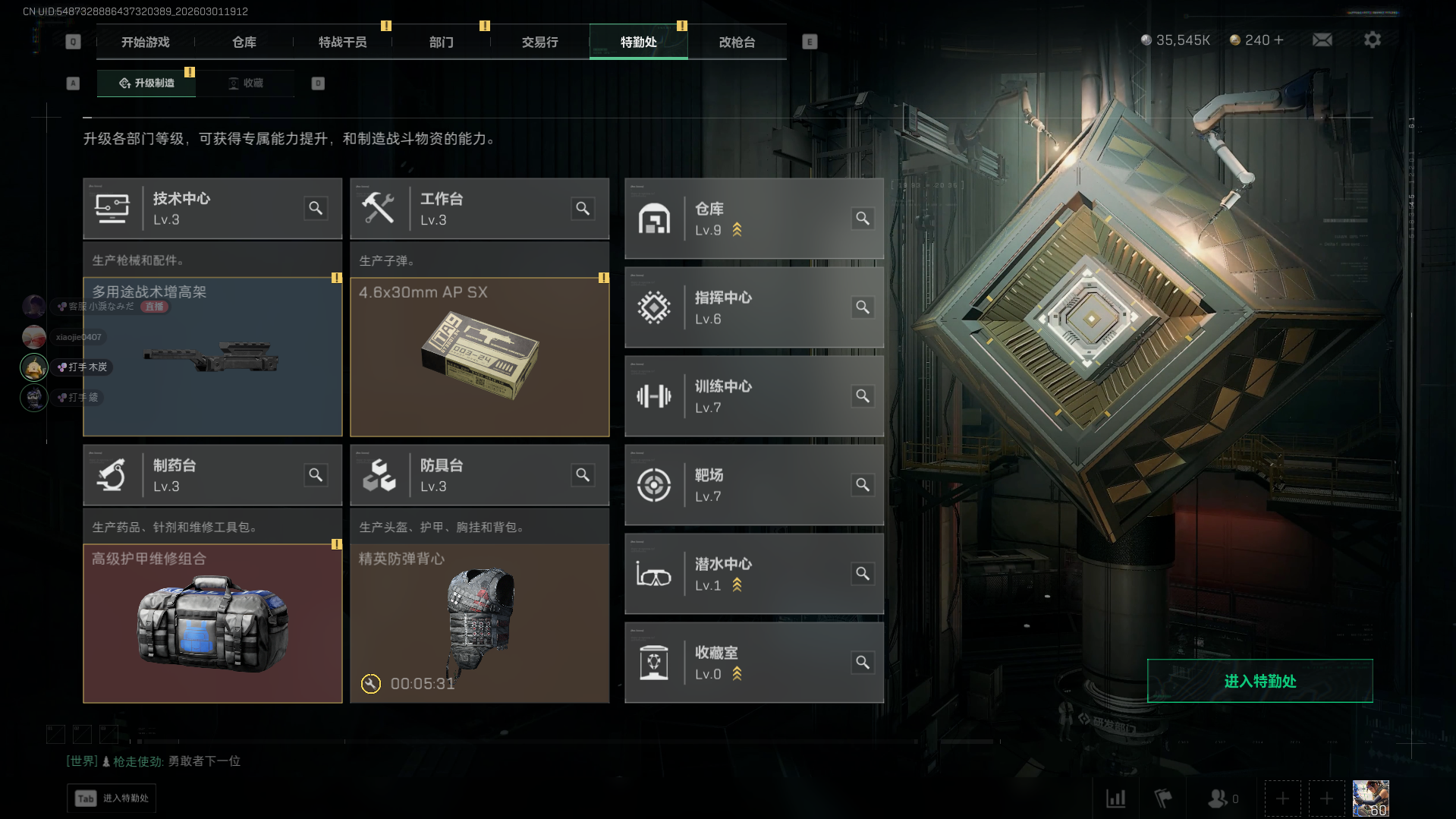This screenshot has width=1456, height=819.
Task: Select the 训练中心 department row
Action: 753,396
